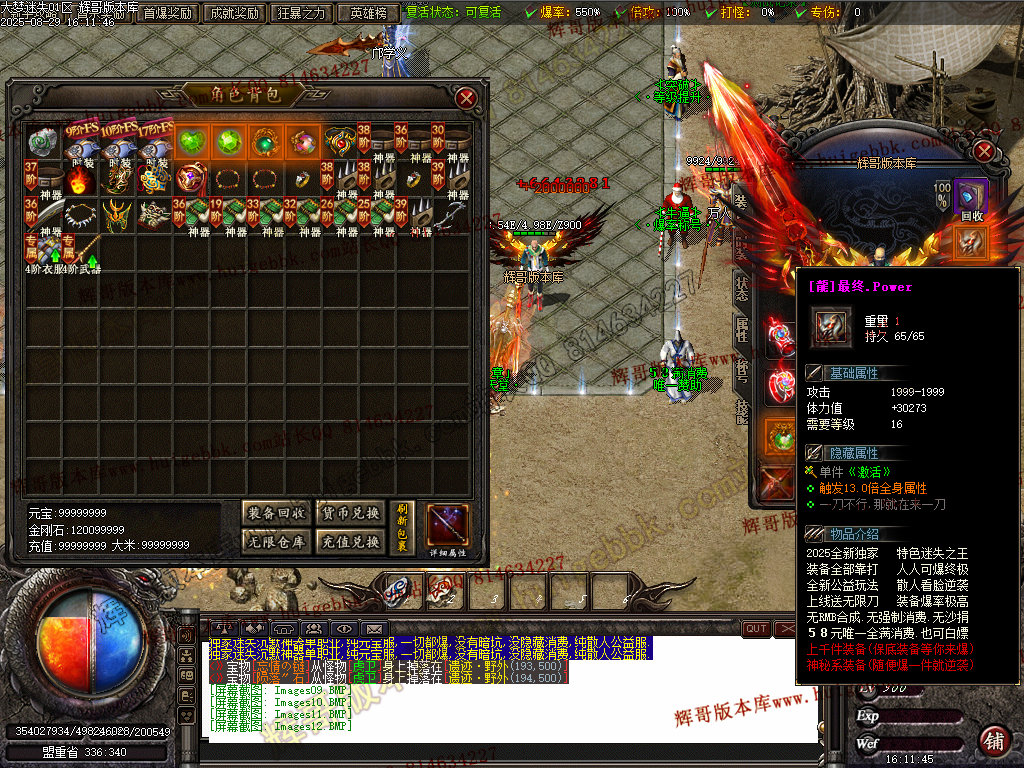Open the 成就奖励 achievement rewards menu
The width and height of the screenshot is (1024, 768).
tap(235, 13)
